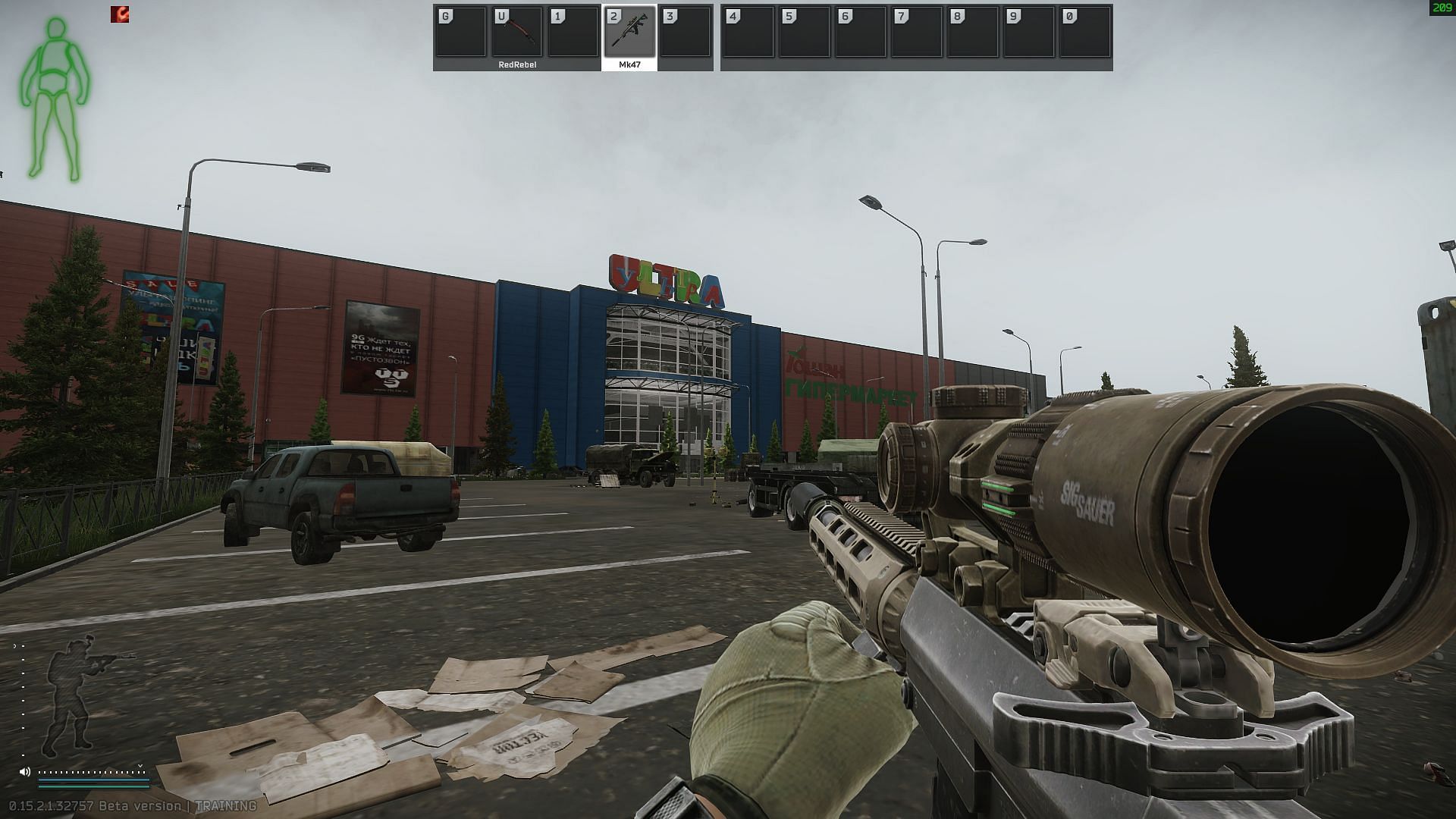Click the green body health silhouette
Screen dimensions: 1456x819
point(55,99)
